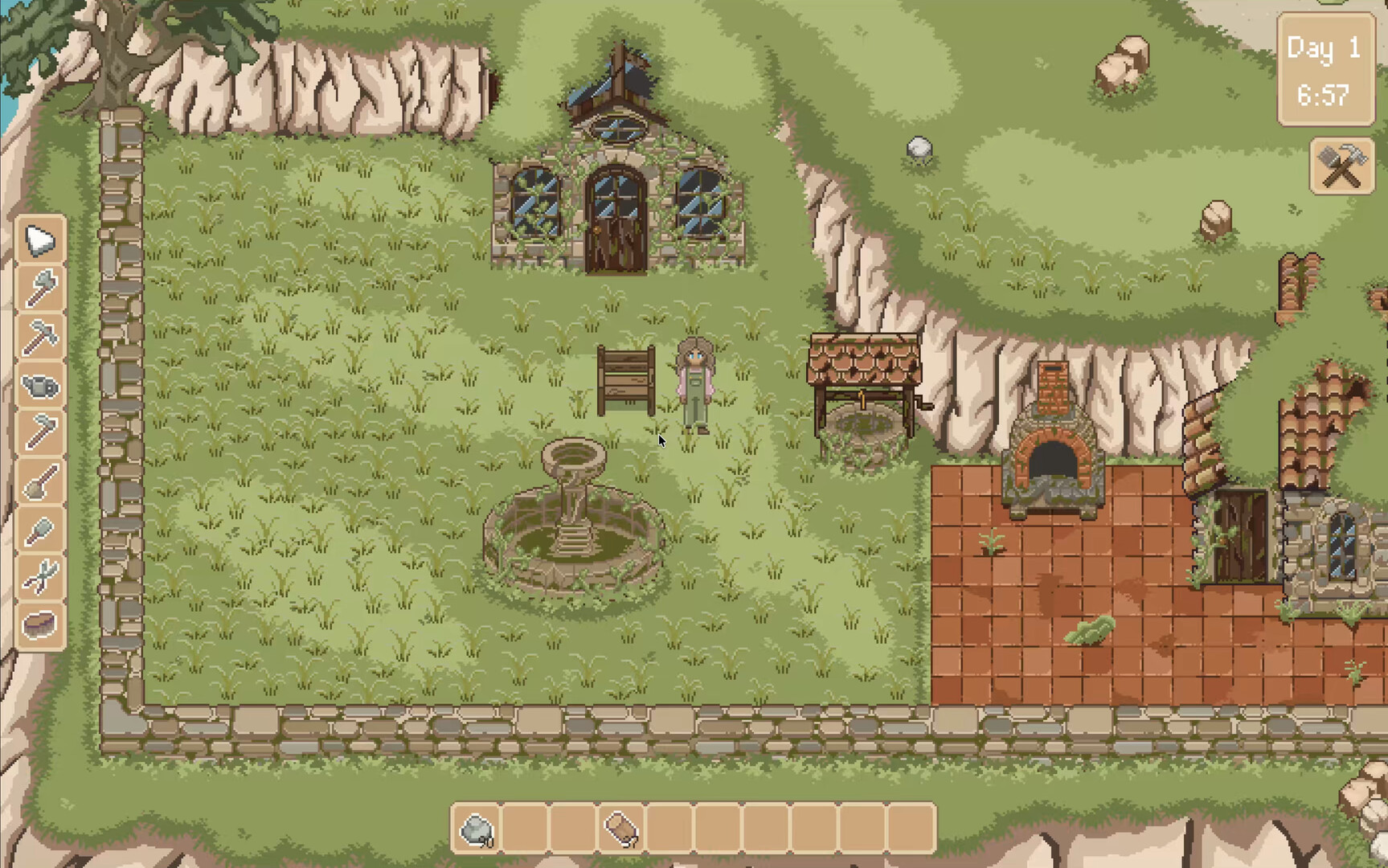Select the hand cursor tool

39,239
